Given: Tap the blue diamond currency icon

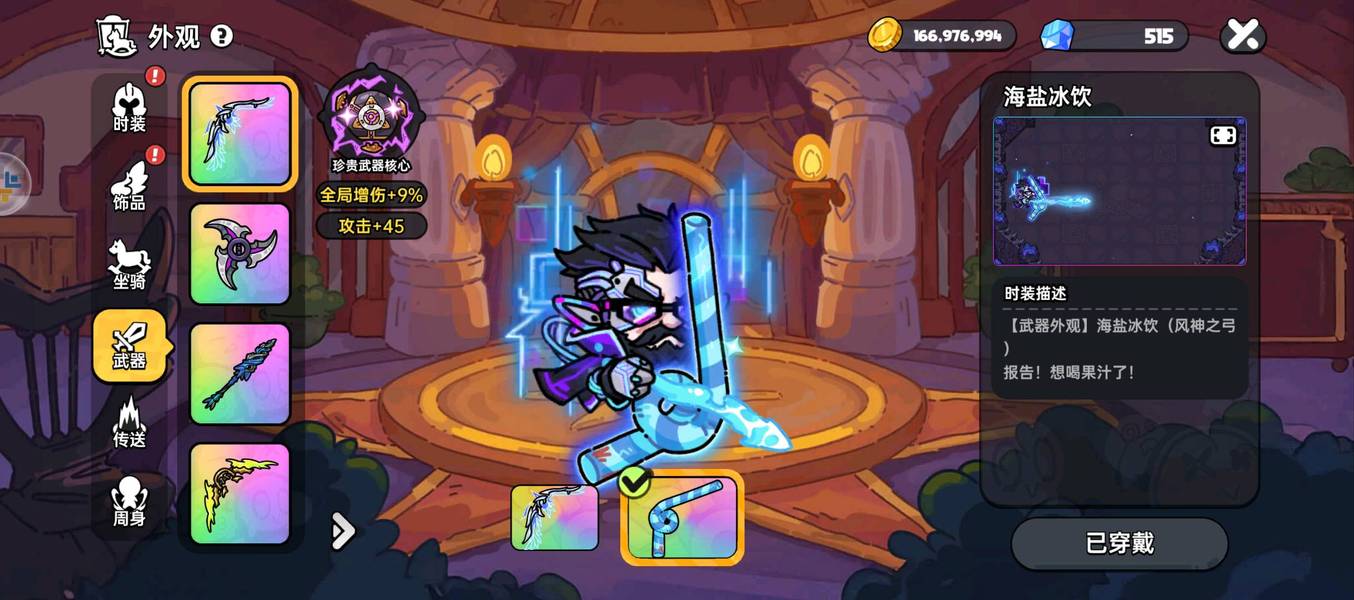Looking at the screenshot, I should point(1056,36).
